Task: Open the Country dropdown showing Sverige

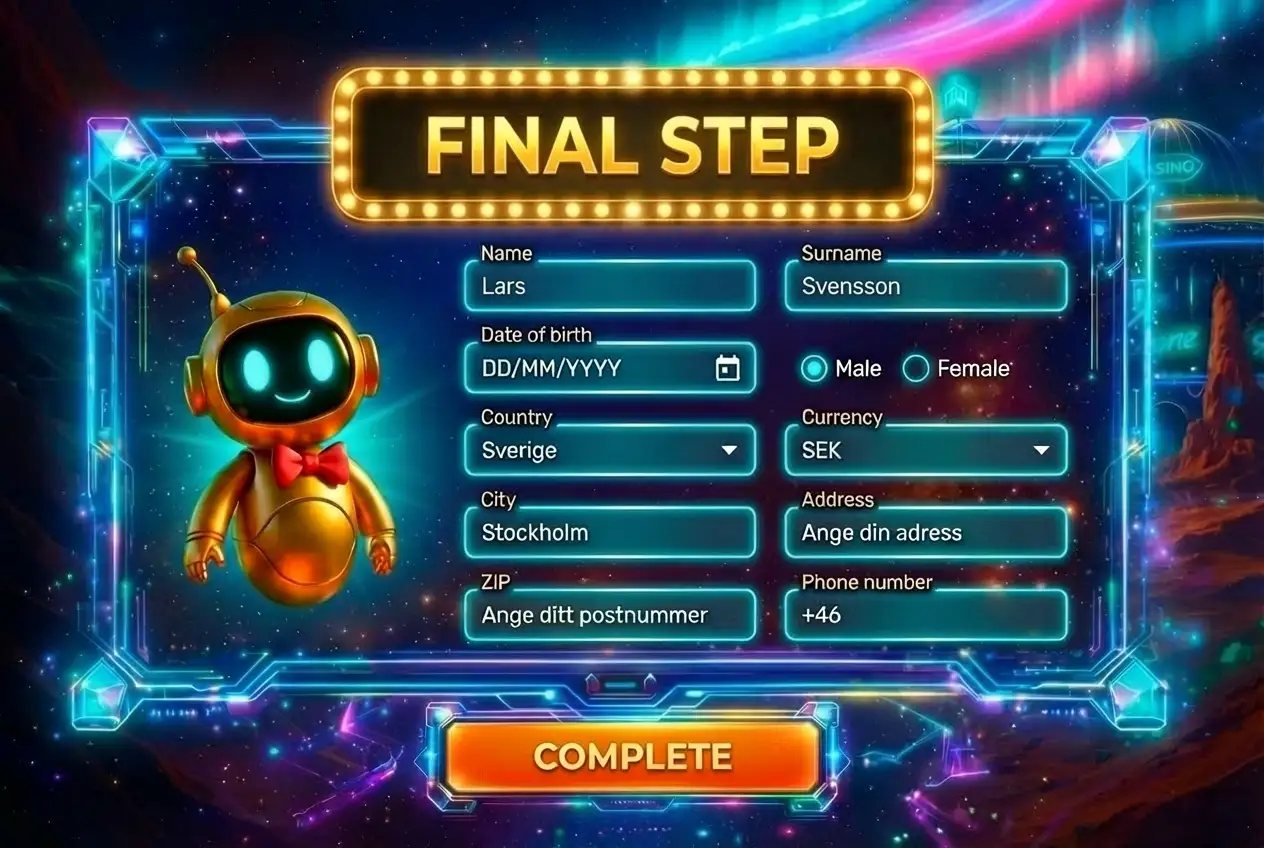Action: [609, 451]
